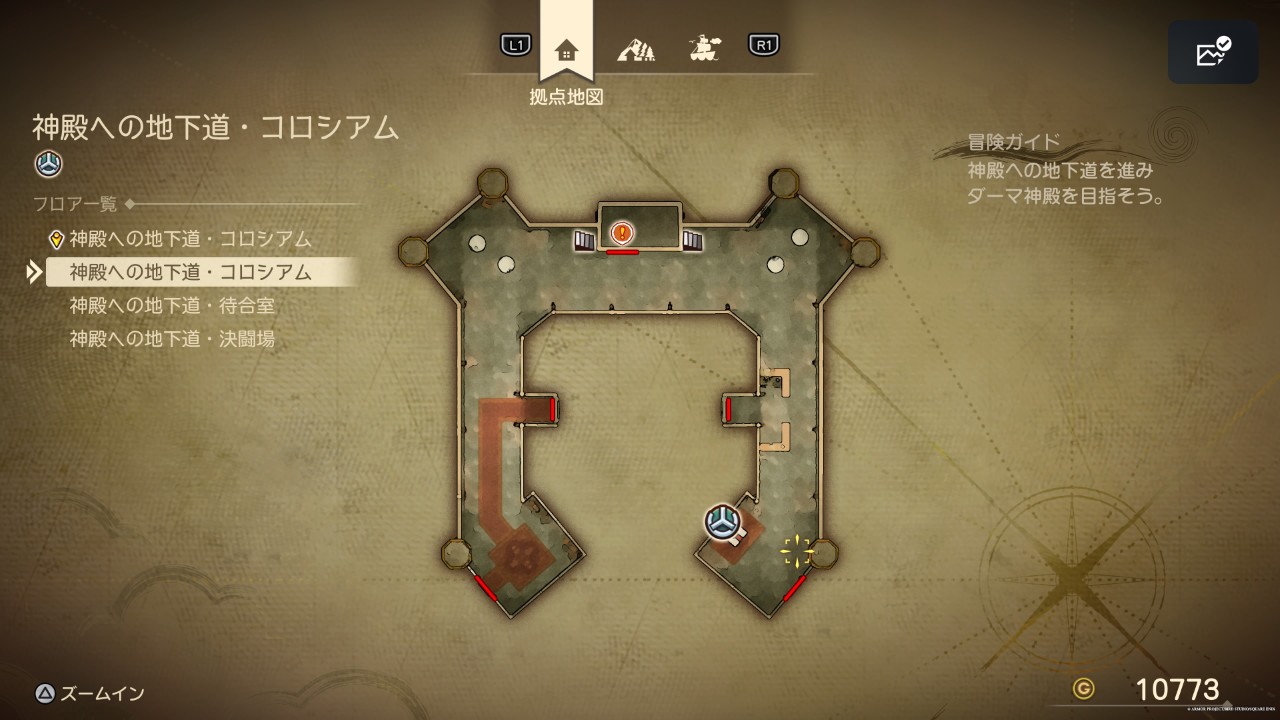Switch to the house-icon base map tab

(x=566, y=49)
